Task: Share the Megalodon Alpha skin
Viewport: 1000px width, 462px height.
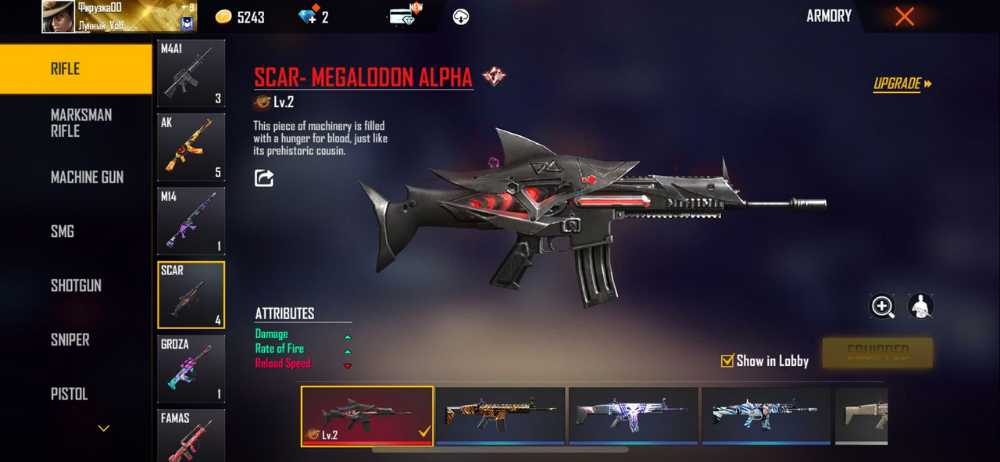Action: pyautogui.click(x=264, y=178)
